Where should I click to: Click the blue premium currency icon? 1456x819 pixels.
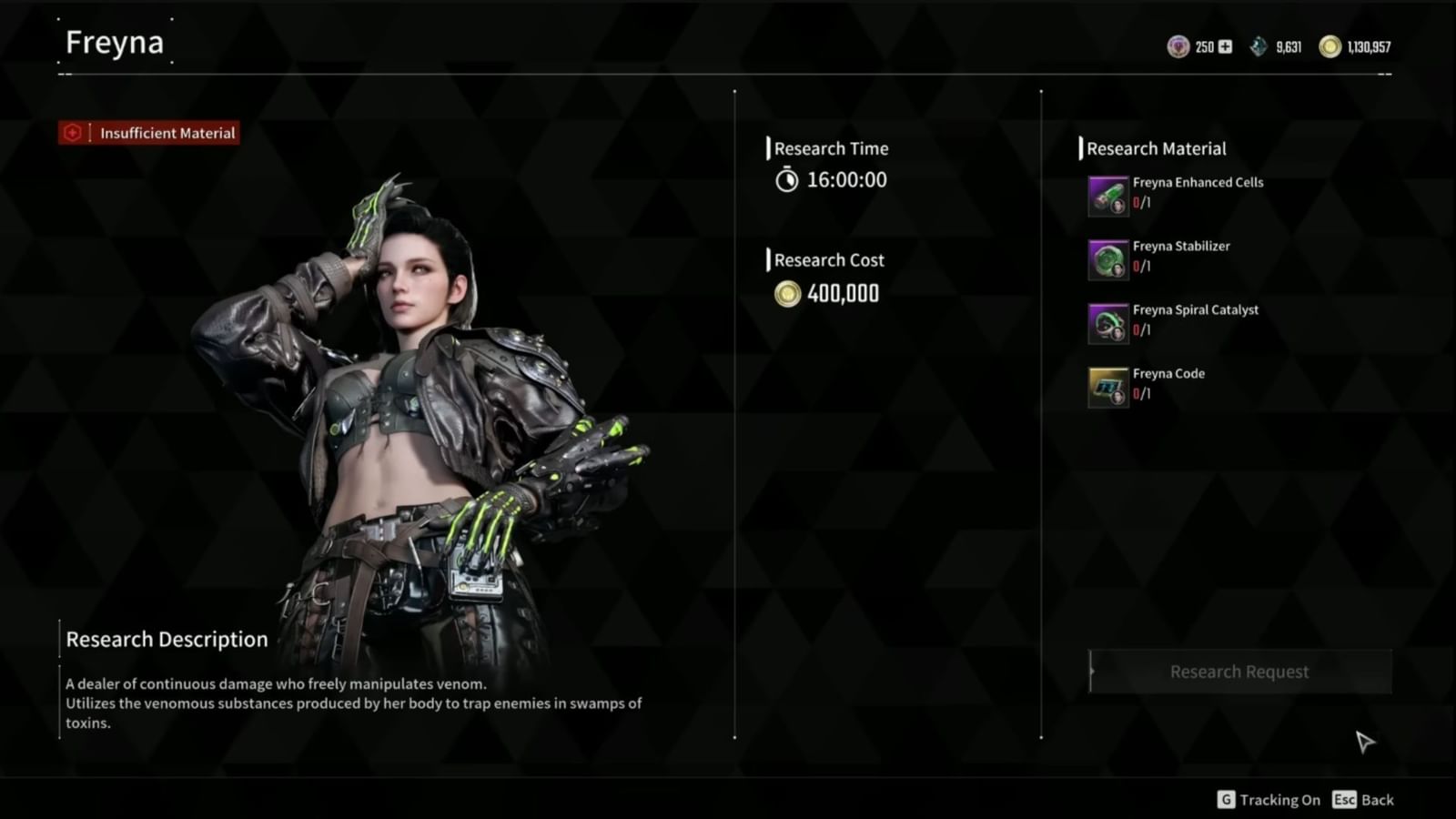[x=1259, y=45]
